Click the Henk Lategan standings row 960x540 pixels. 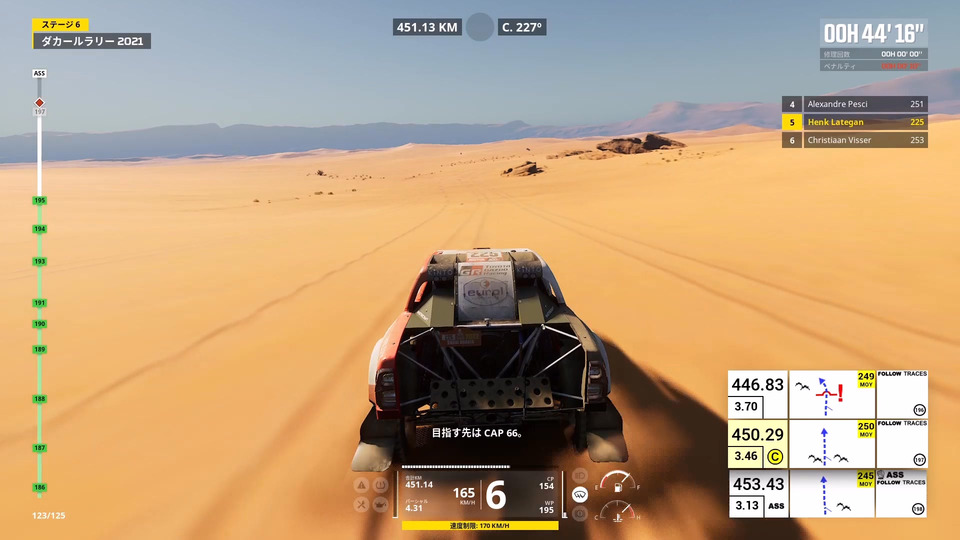point(855,122)
